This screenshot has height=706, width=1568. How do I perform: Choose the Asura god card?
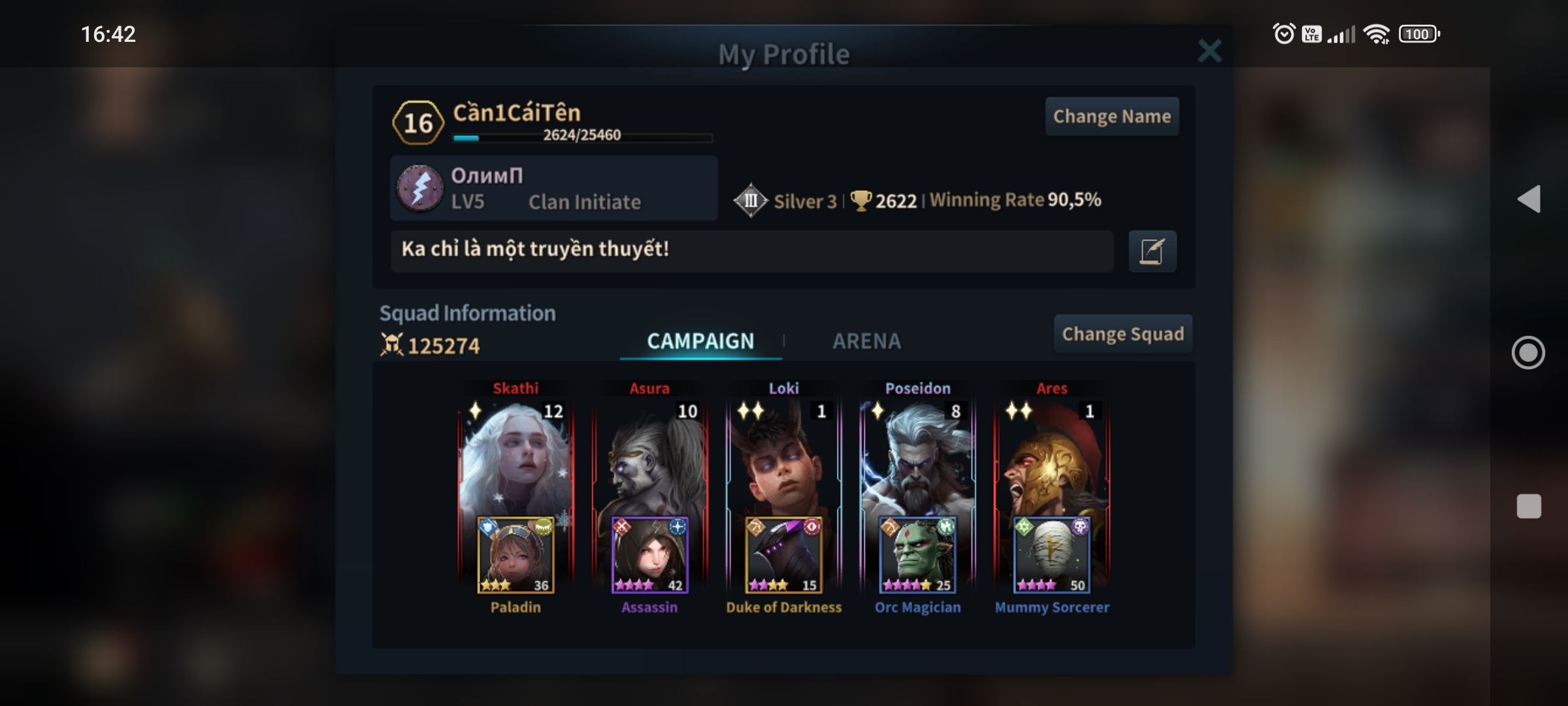649,458
